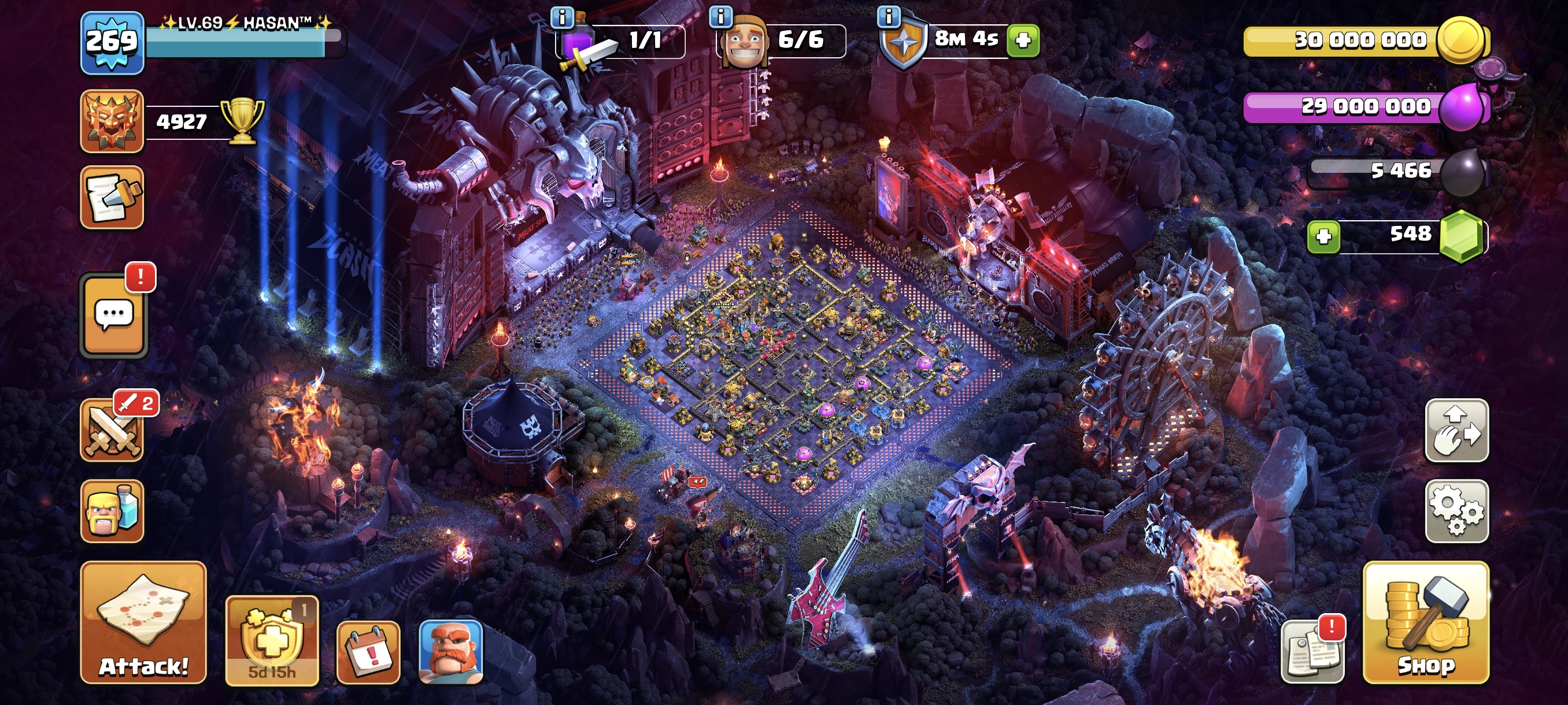1568x705 pixels.
Task: Tap the Attack! map button
Action: point(143,622)
